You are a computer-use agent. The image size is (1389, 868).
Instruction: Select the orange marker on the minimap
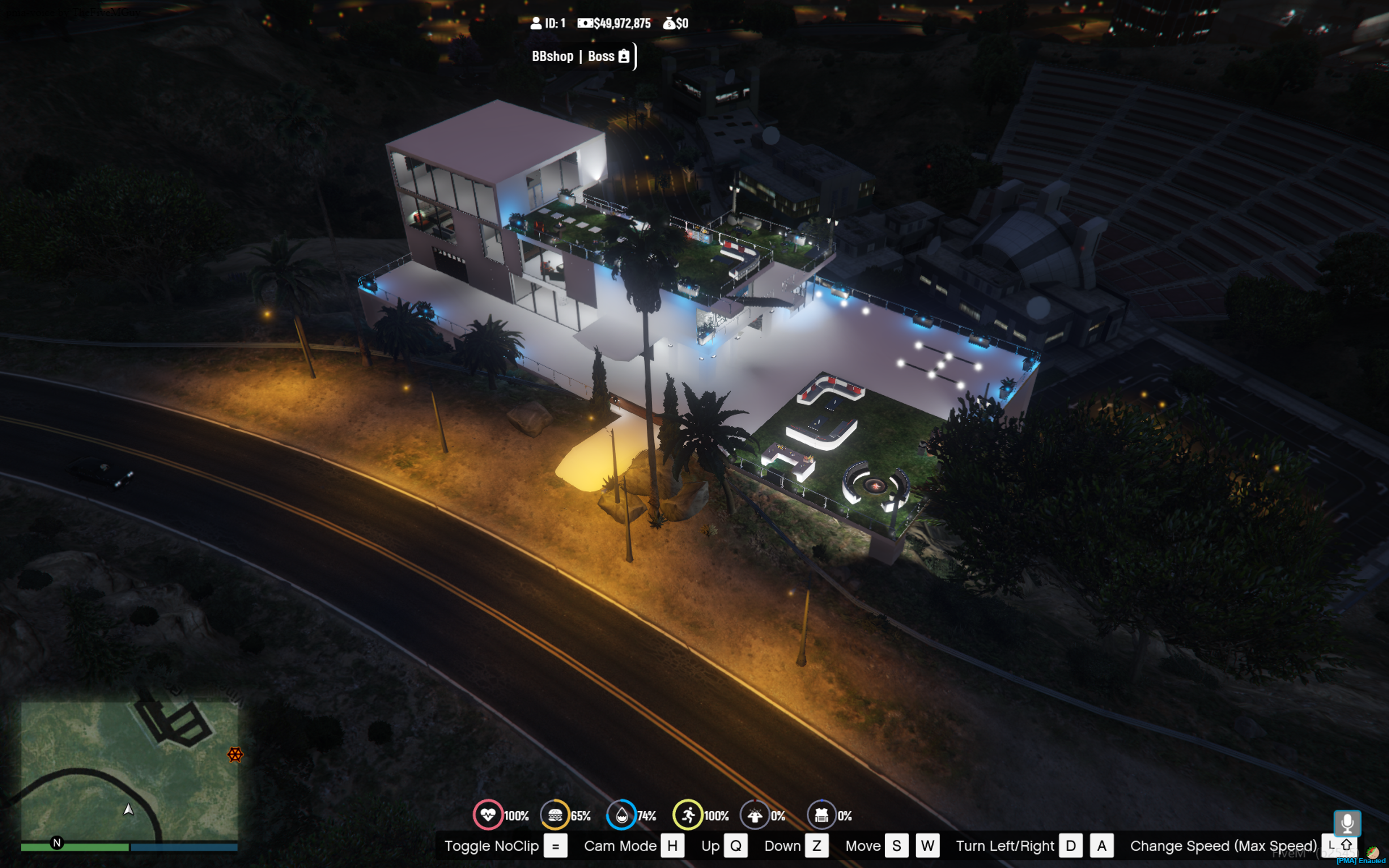point(235,754)
